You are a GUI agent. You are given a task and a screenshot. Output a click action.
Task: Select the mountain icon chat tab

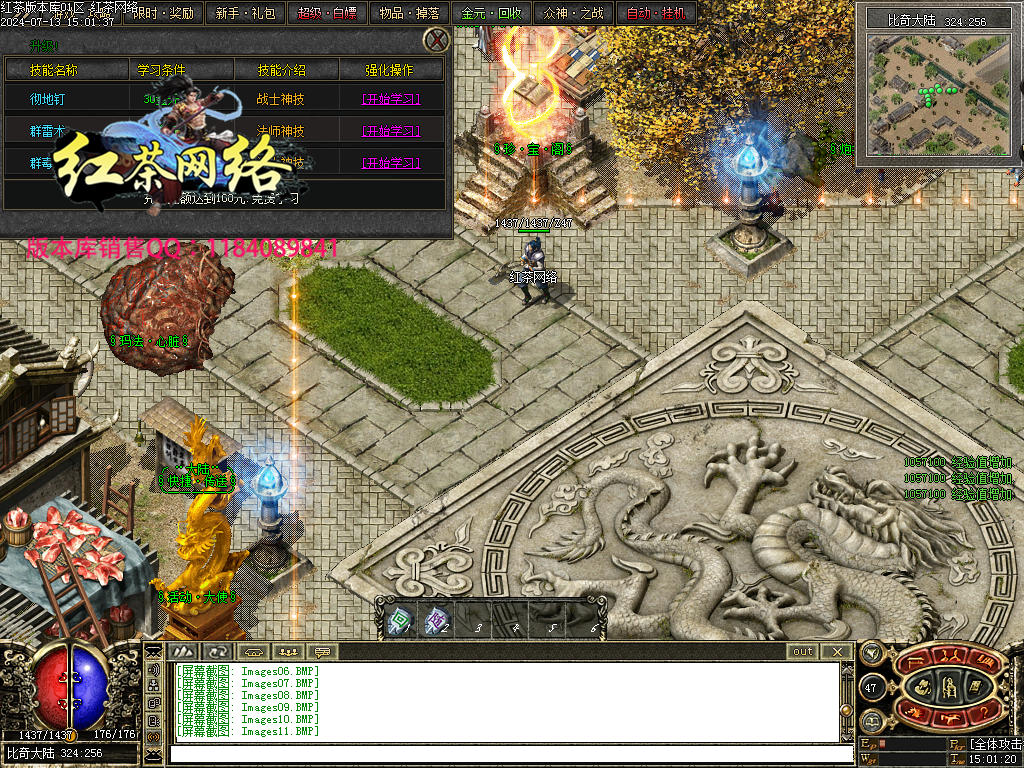[x=183, y=651]
